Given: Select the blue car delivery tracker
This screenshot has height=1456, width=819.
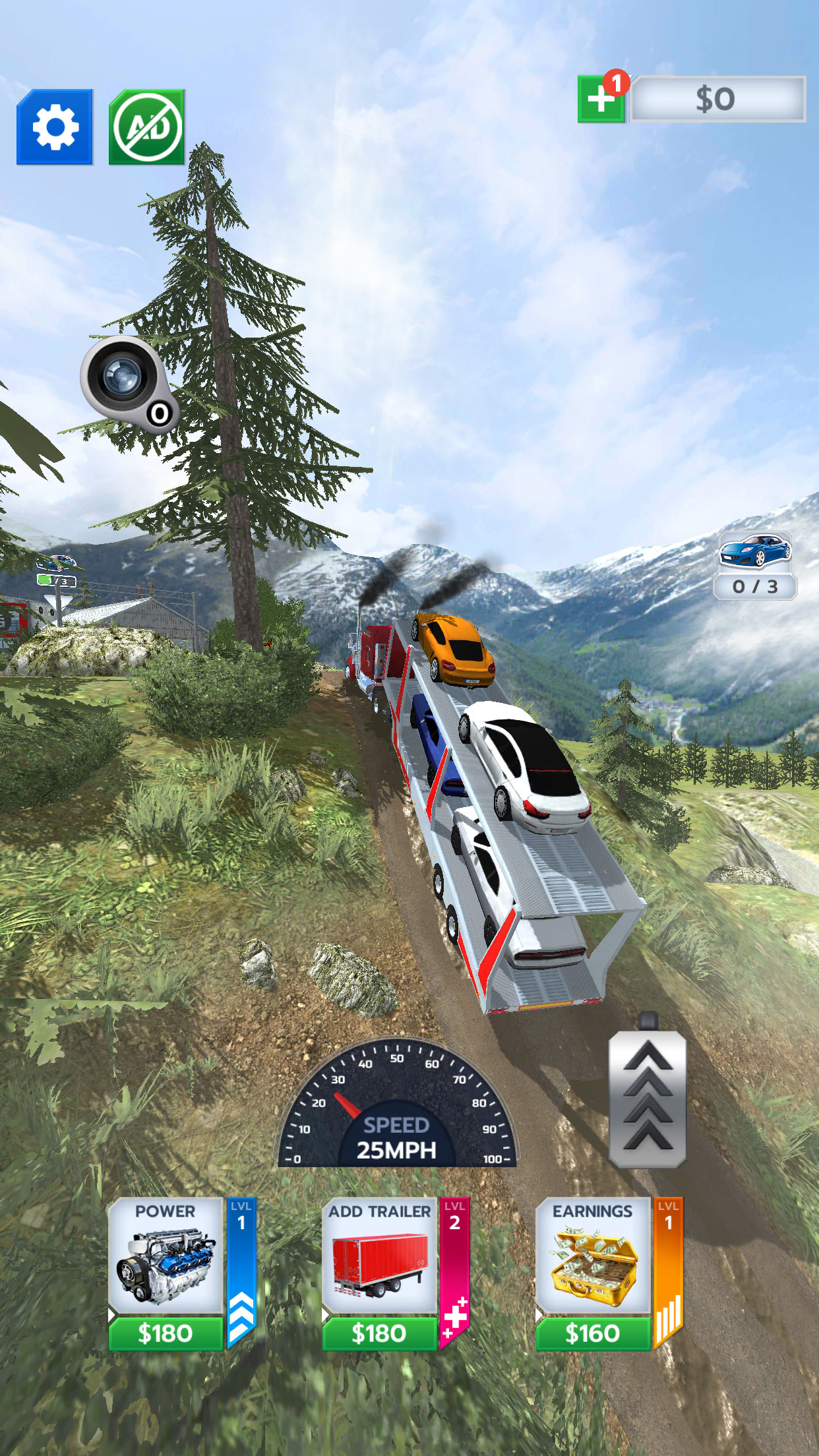Looking at the screenshot, I should [755, 565].
